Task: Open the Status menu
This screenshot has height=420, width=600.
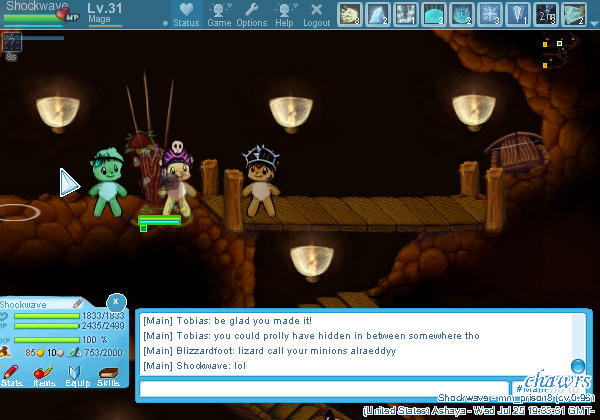Action: point(185,14)
